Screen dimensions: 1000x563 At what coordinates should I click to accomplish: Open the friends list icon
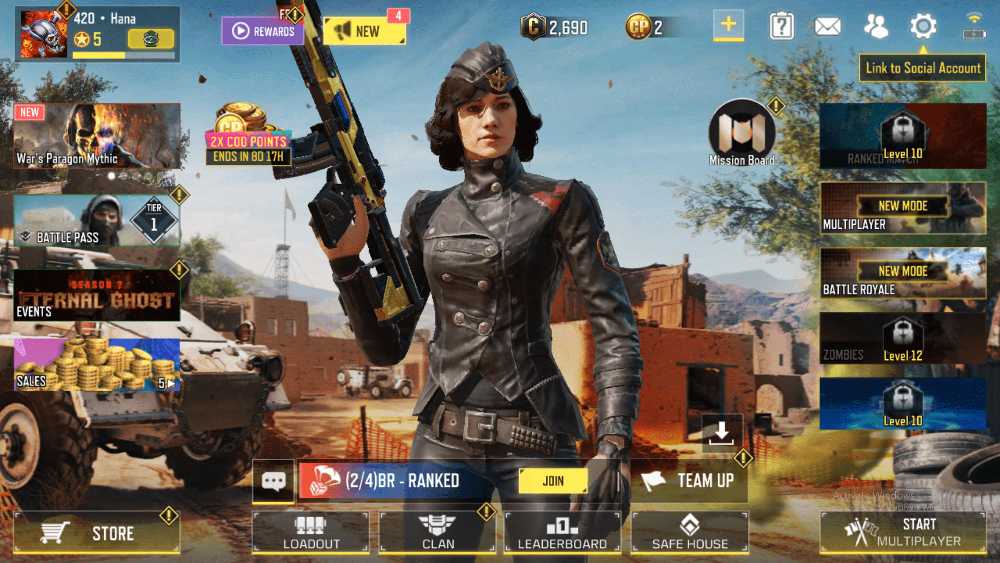[876, 27]
